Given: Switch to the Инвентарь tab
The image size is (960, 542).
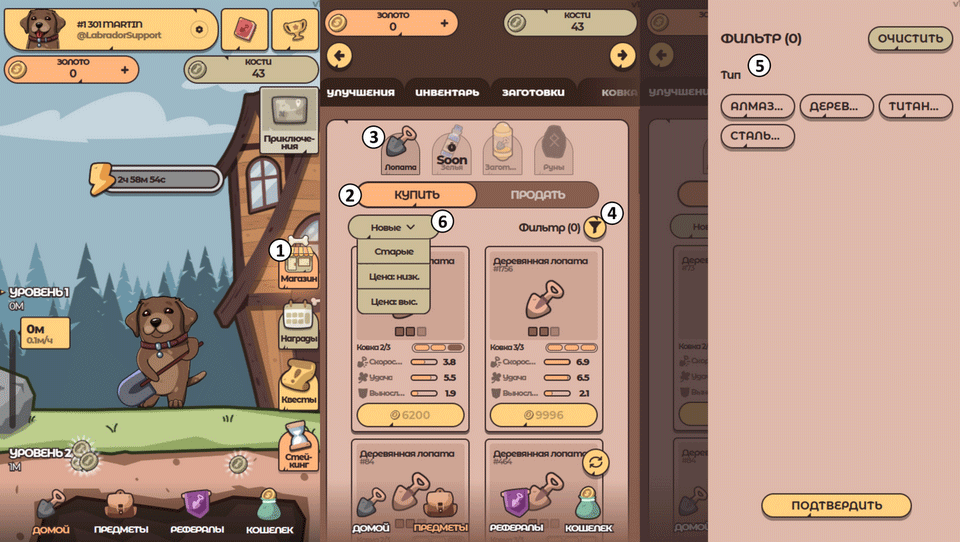Looking at the screenshot, I should click(447, 92).
